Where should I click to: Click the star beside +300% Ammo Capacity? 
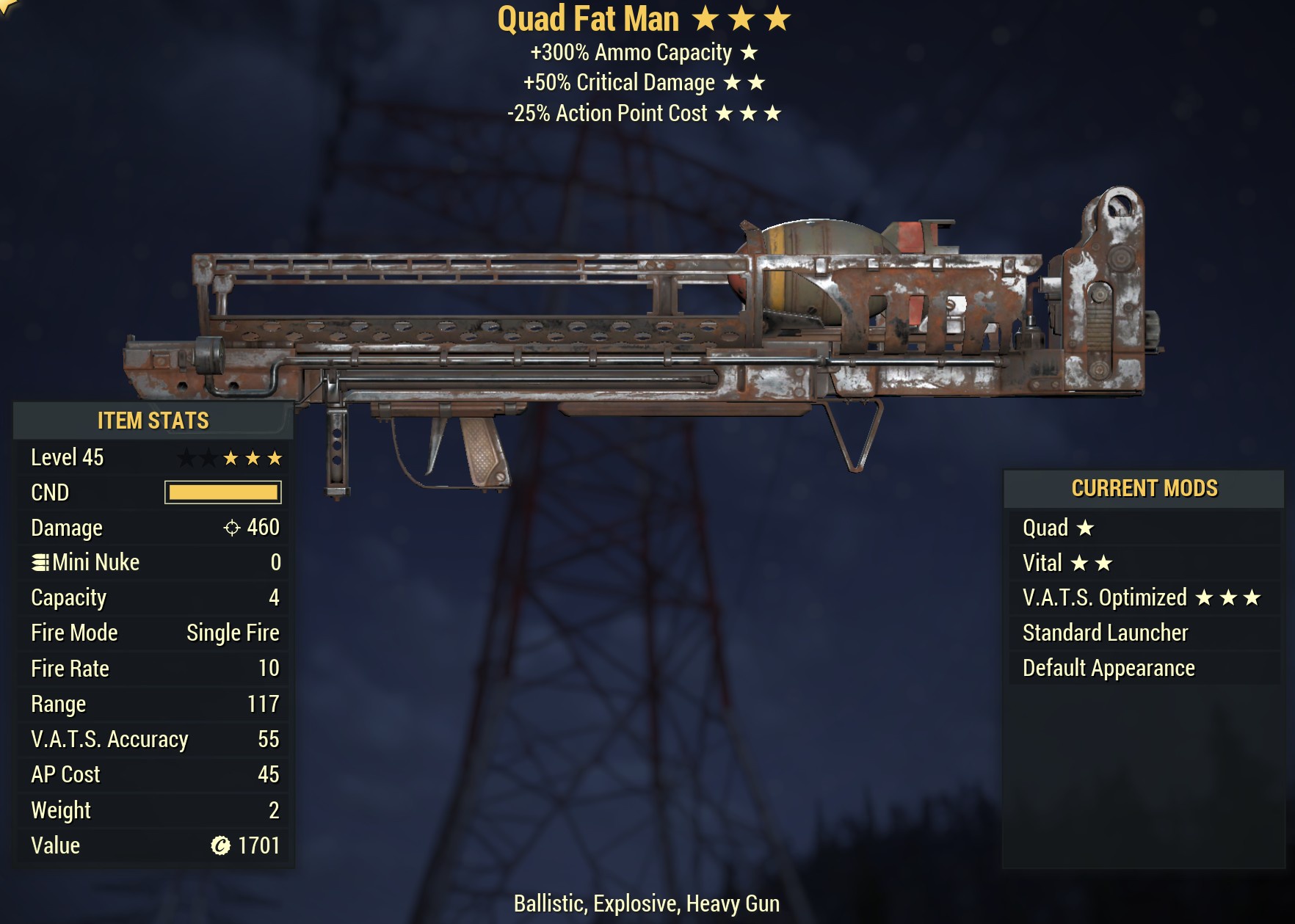(x=749, y=53)
